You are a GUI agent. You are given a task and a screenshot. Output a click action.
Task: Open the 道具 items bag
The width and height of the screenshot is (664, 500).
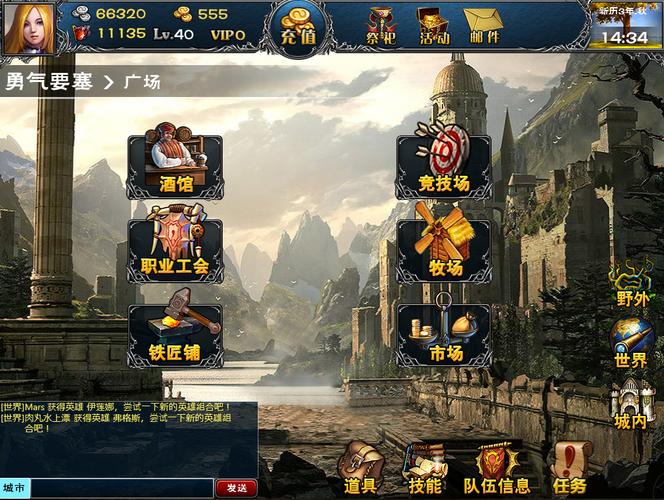360,469
